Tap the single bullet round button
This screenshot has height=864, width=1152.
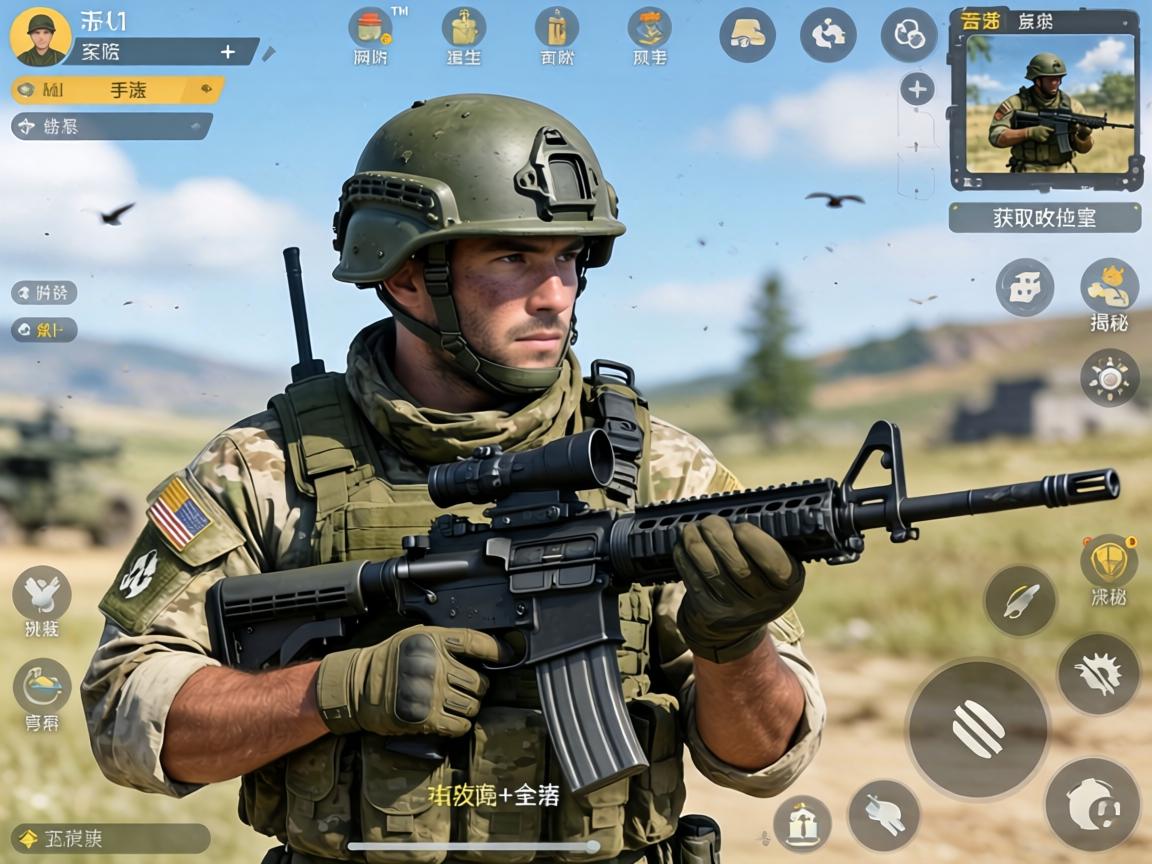pyautogui.click(x=1020, y=600)
